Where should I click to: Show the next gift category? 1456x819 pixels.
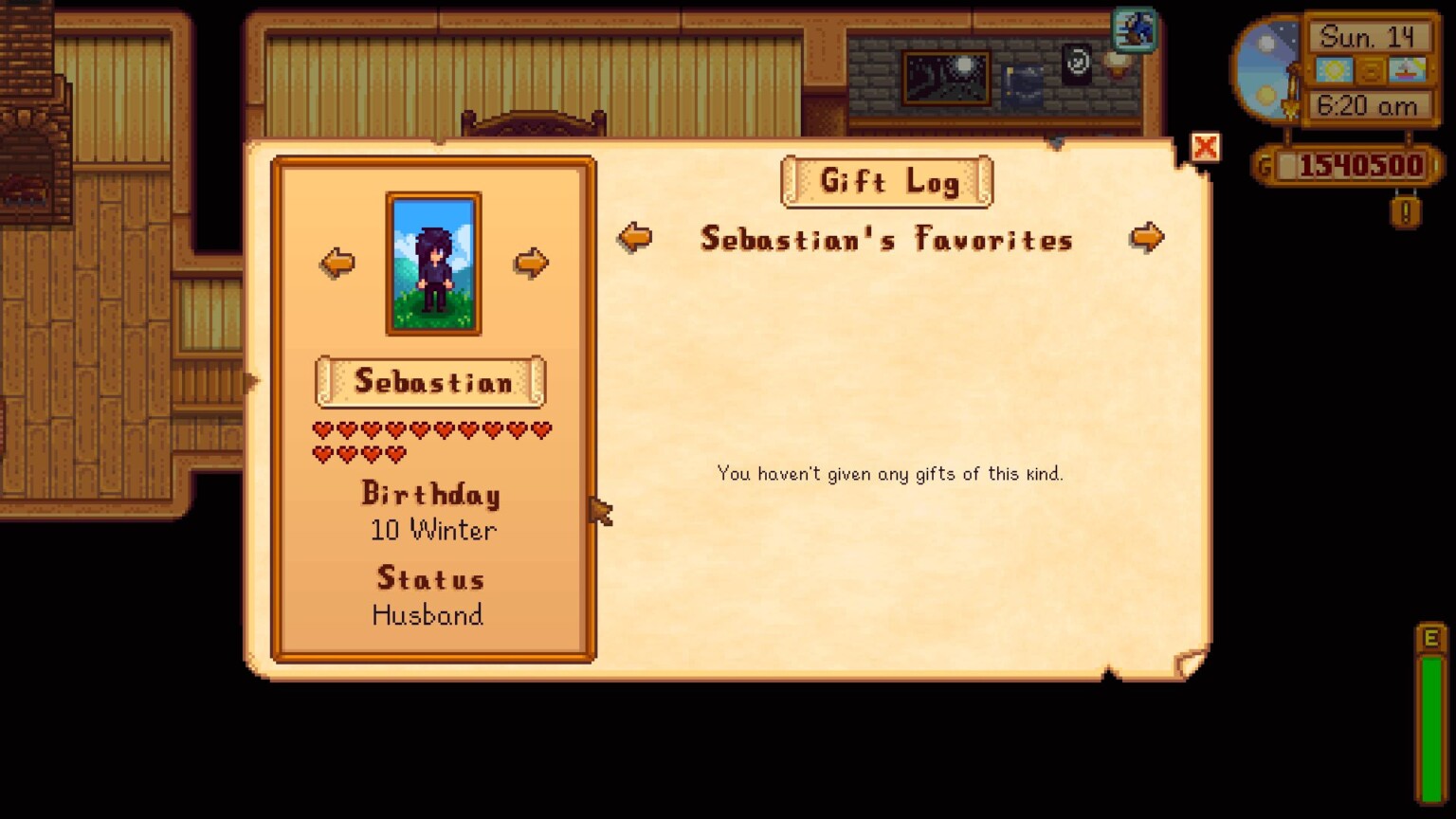1148,238
